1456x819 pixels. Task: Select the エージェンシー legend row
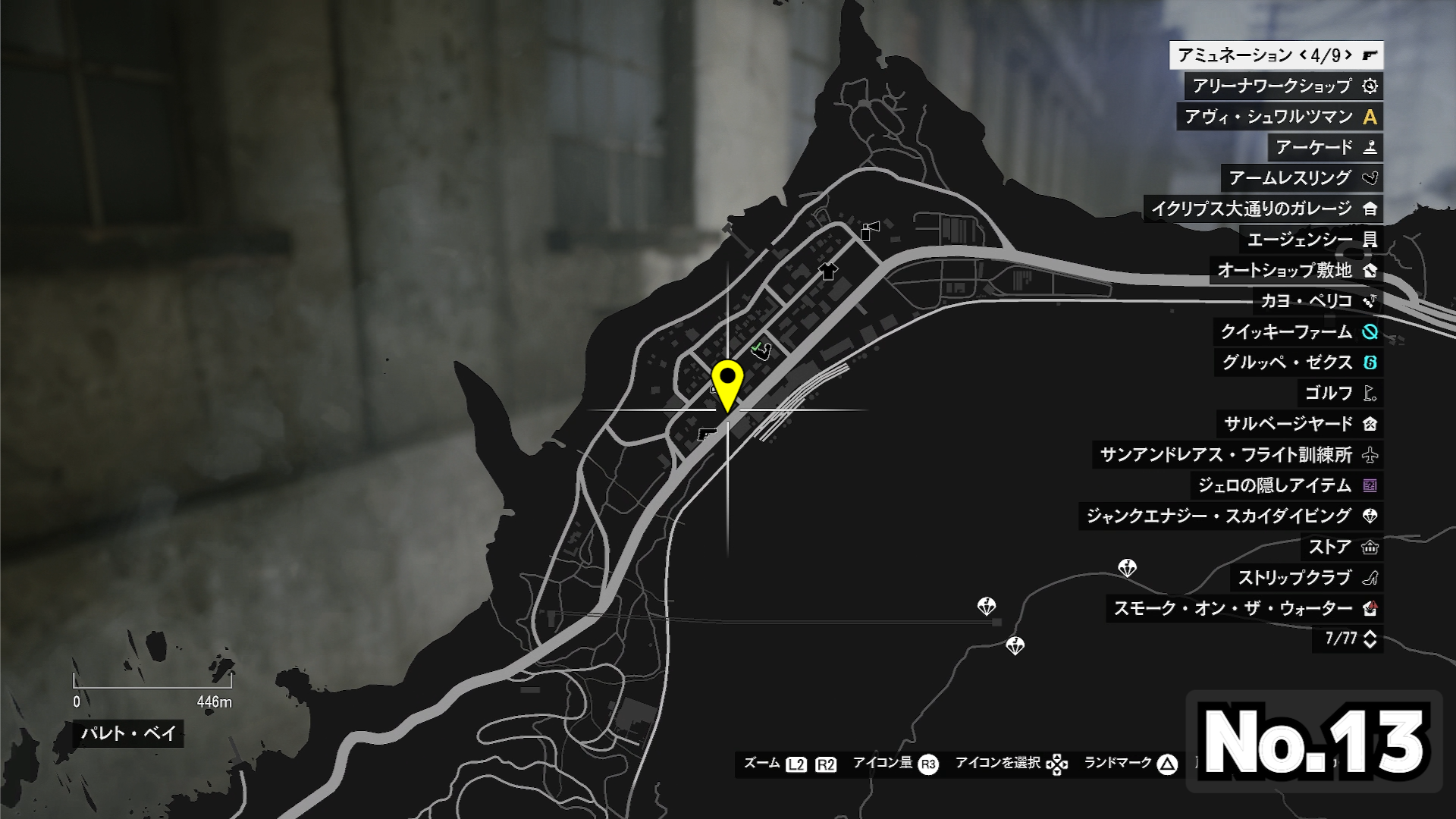click(x=1311, y=240)
